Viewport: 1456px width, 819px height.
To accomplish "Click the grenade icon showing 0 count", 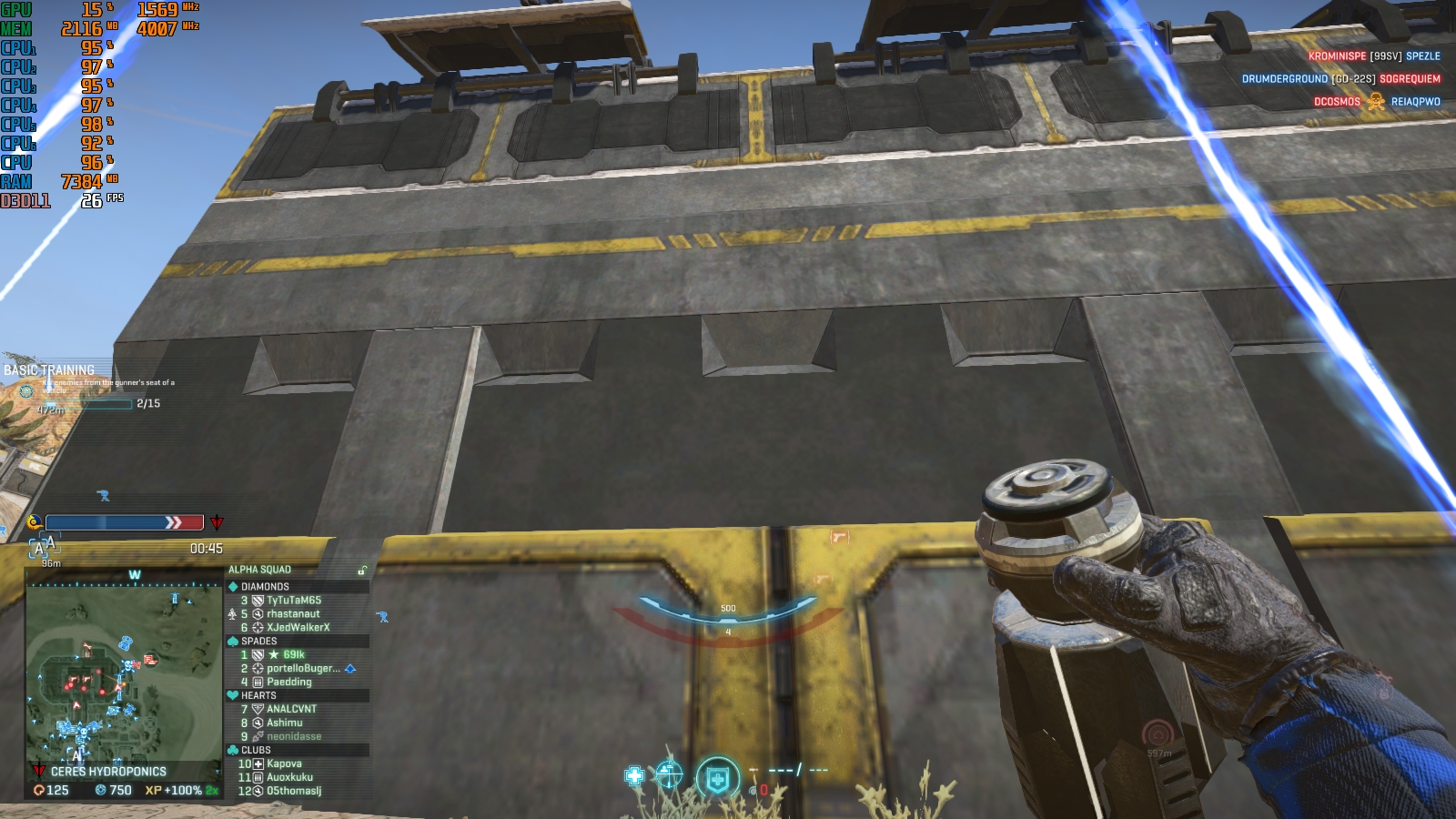I will click(x=753, y=790).
